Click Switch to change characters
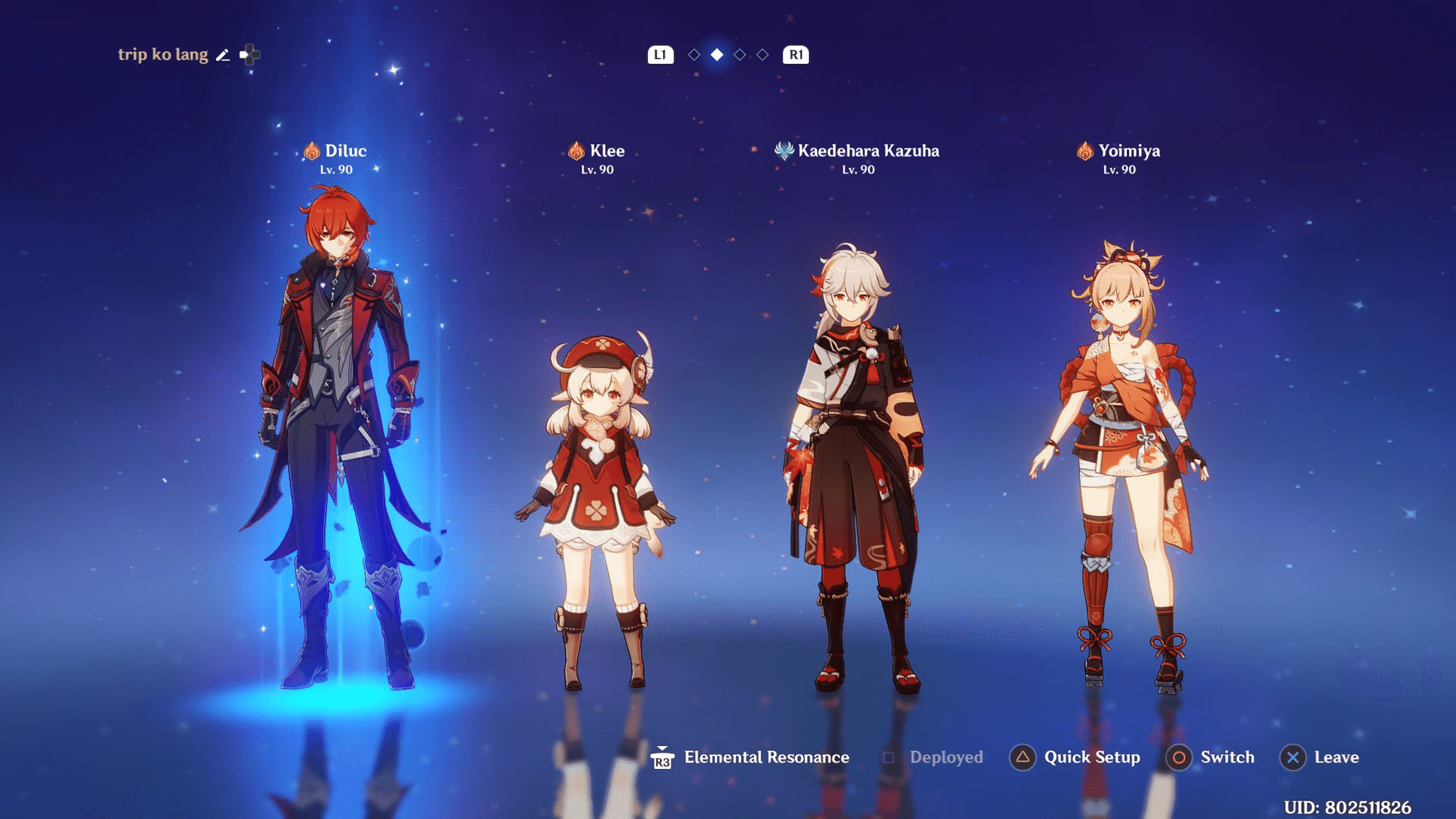Screen dimensions: 1456x819 pos(1227,758)
